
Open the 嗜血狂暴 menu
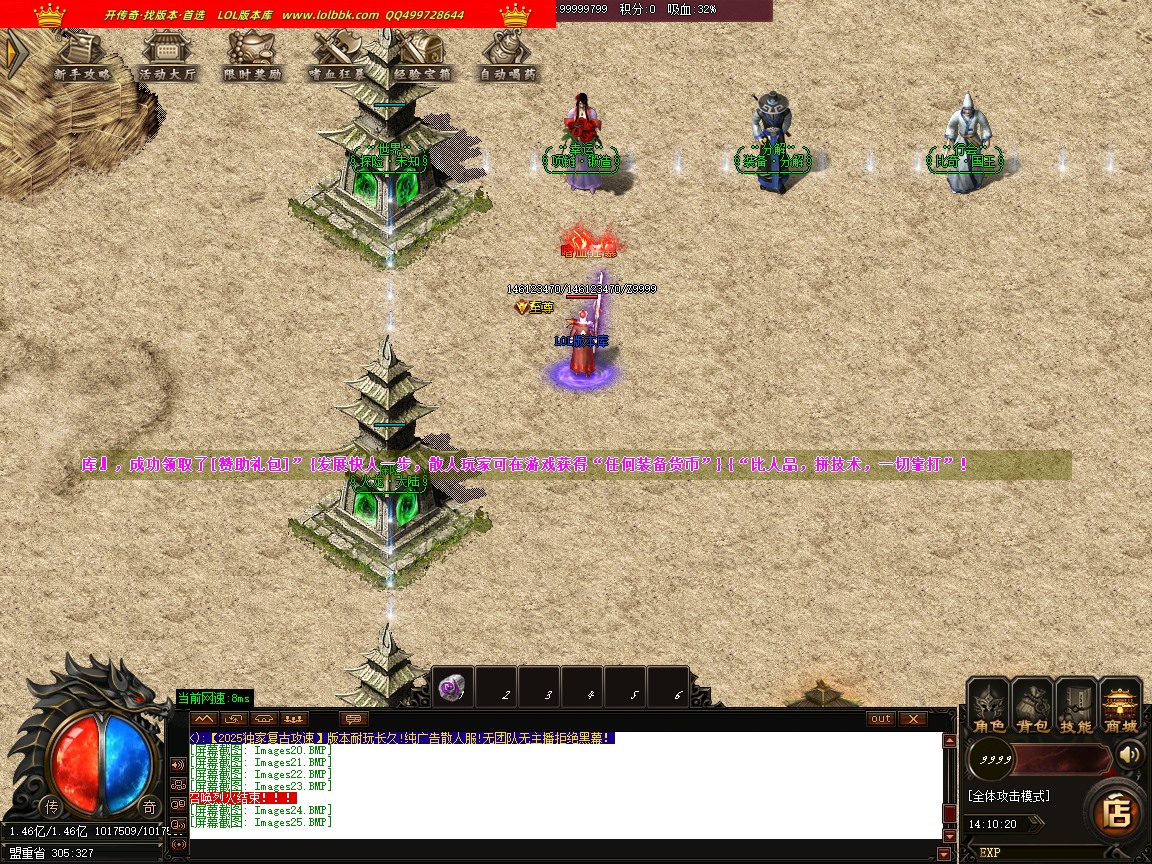point(338,56)
